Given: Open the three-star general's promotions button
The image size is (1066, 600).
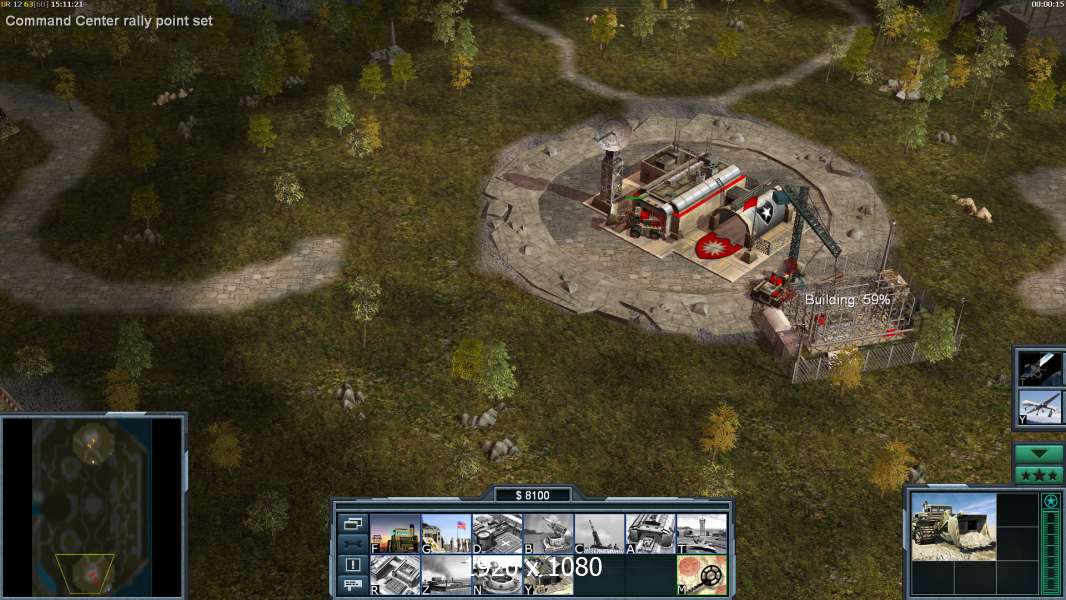Looking at the screenshot, I should [1038, 474].
